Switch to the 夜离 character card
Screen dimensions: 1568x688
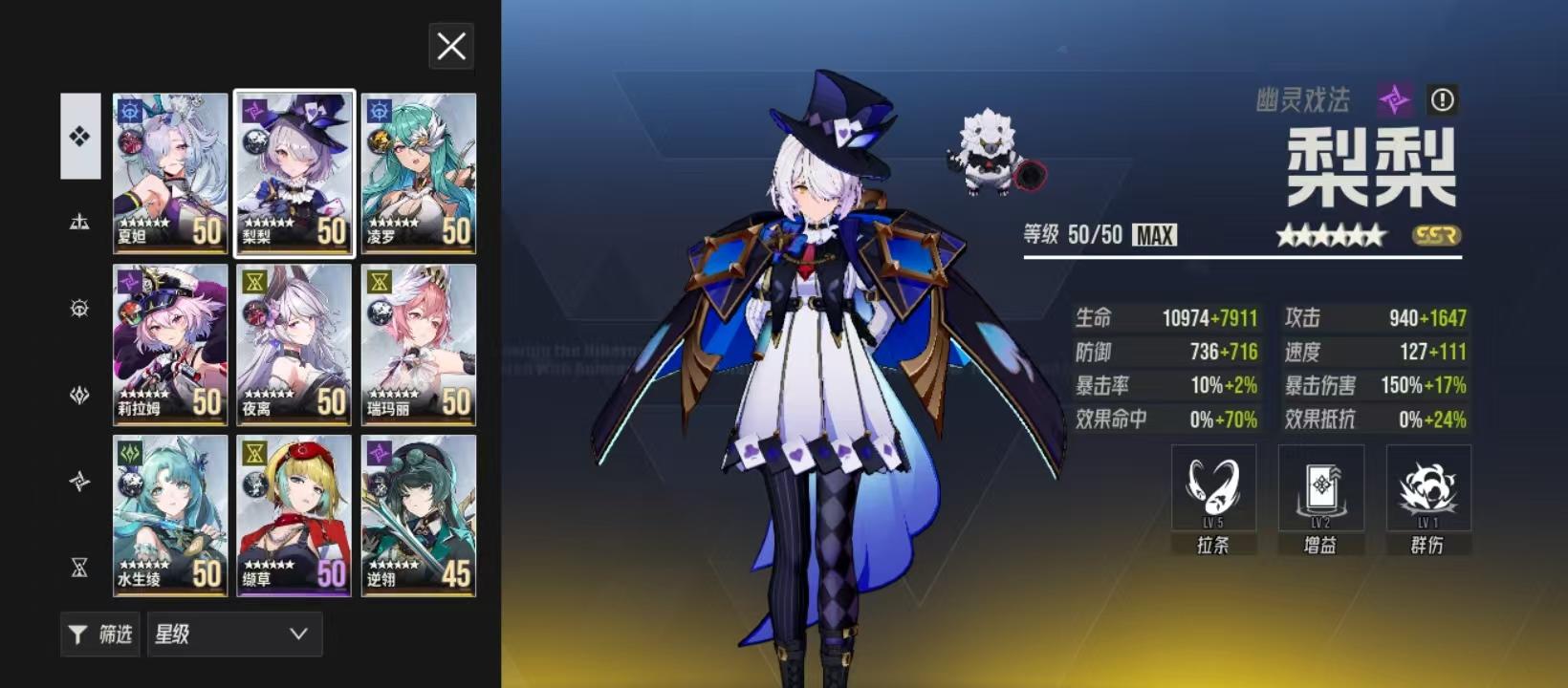click(x=294, y=344)
